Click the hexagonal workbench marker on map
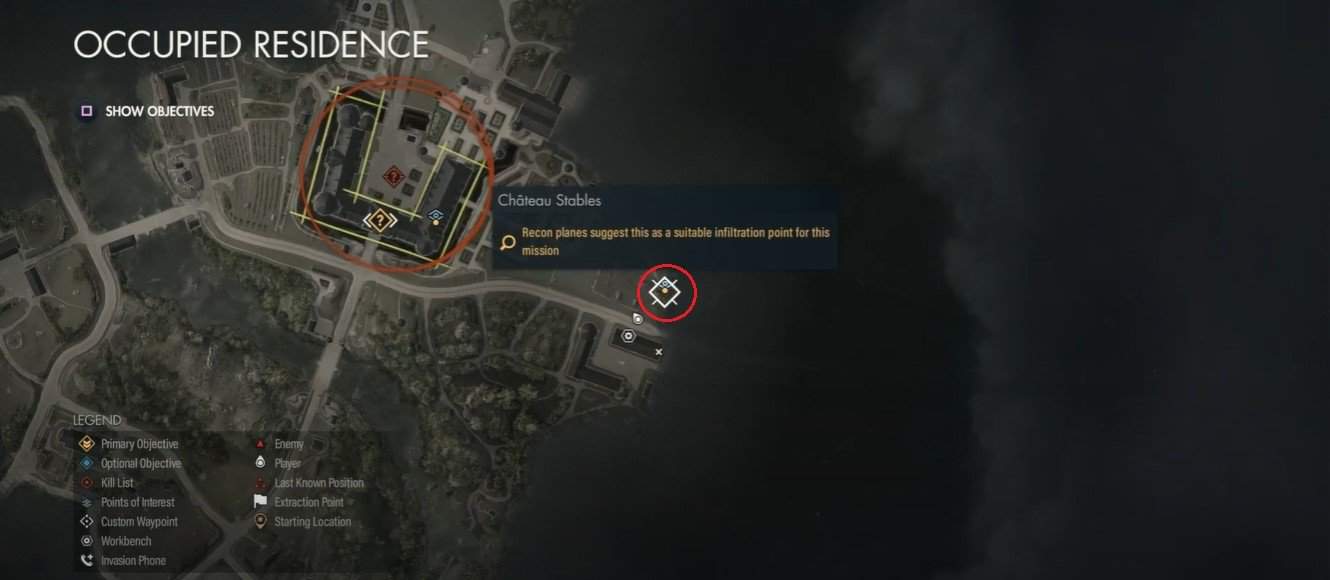This screenshot has height=580, width=1330. pyautogui.click(x=628, y=336)
